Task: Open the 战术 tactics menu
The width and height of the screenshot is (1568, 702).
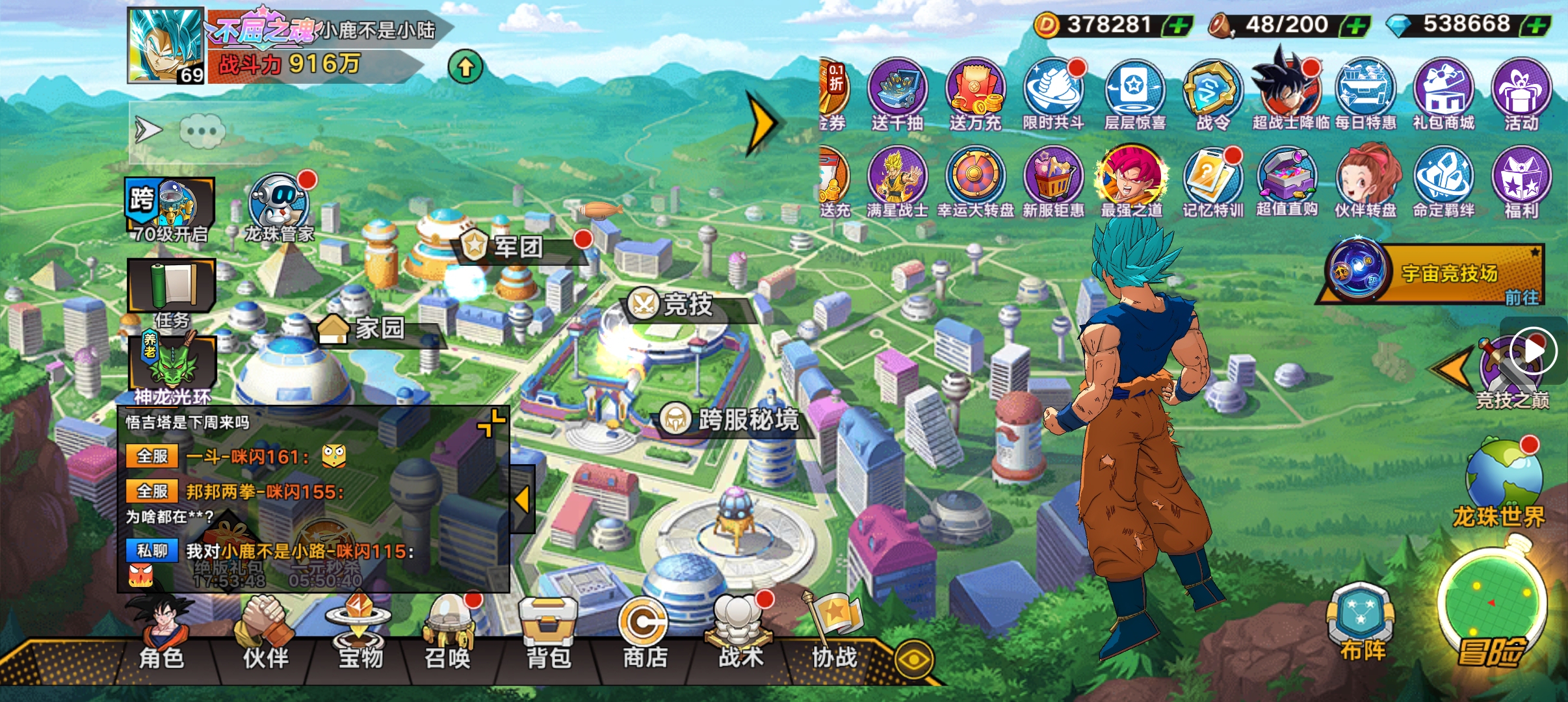Action: 740,634
